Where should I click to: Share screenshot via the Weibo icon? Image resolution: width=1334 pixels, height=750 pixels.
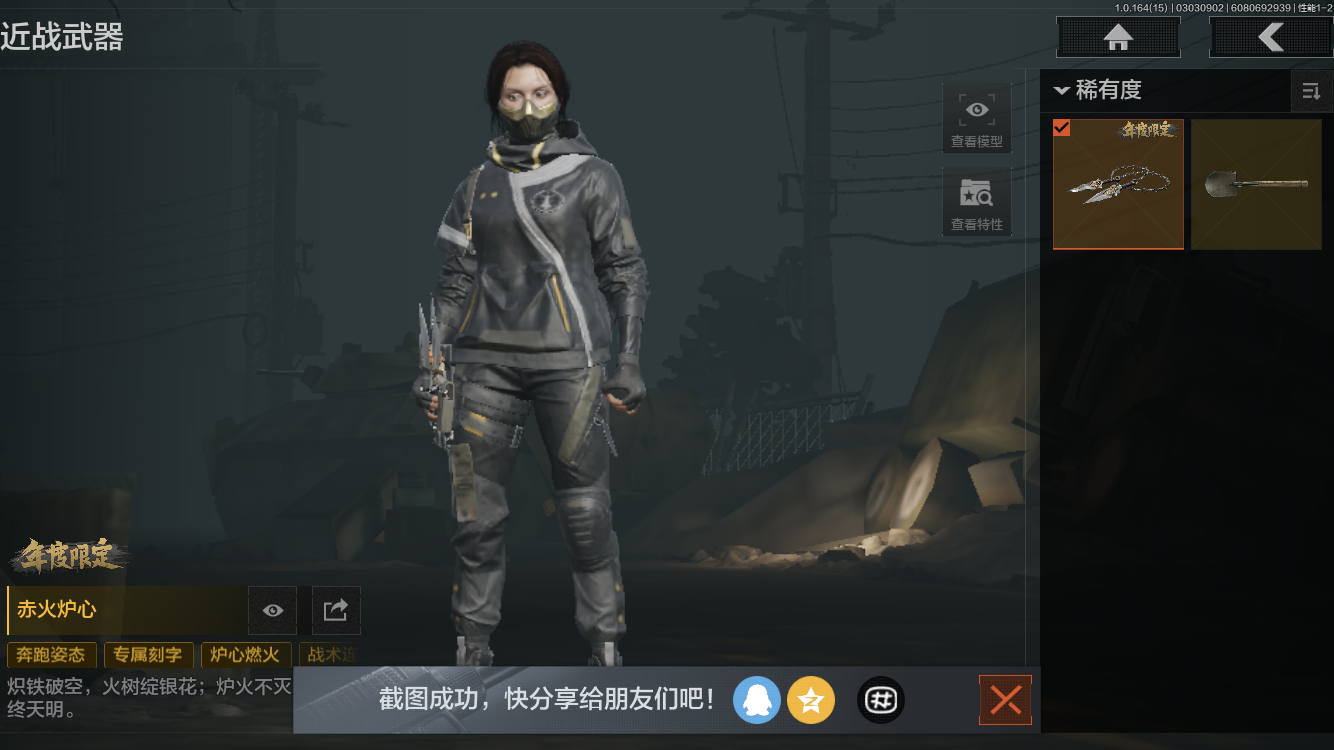(x=880, y=700)
